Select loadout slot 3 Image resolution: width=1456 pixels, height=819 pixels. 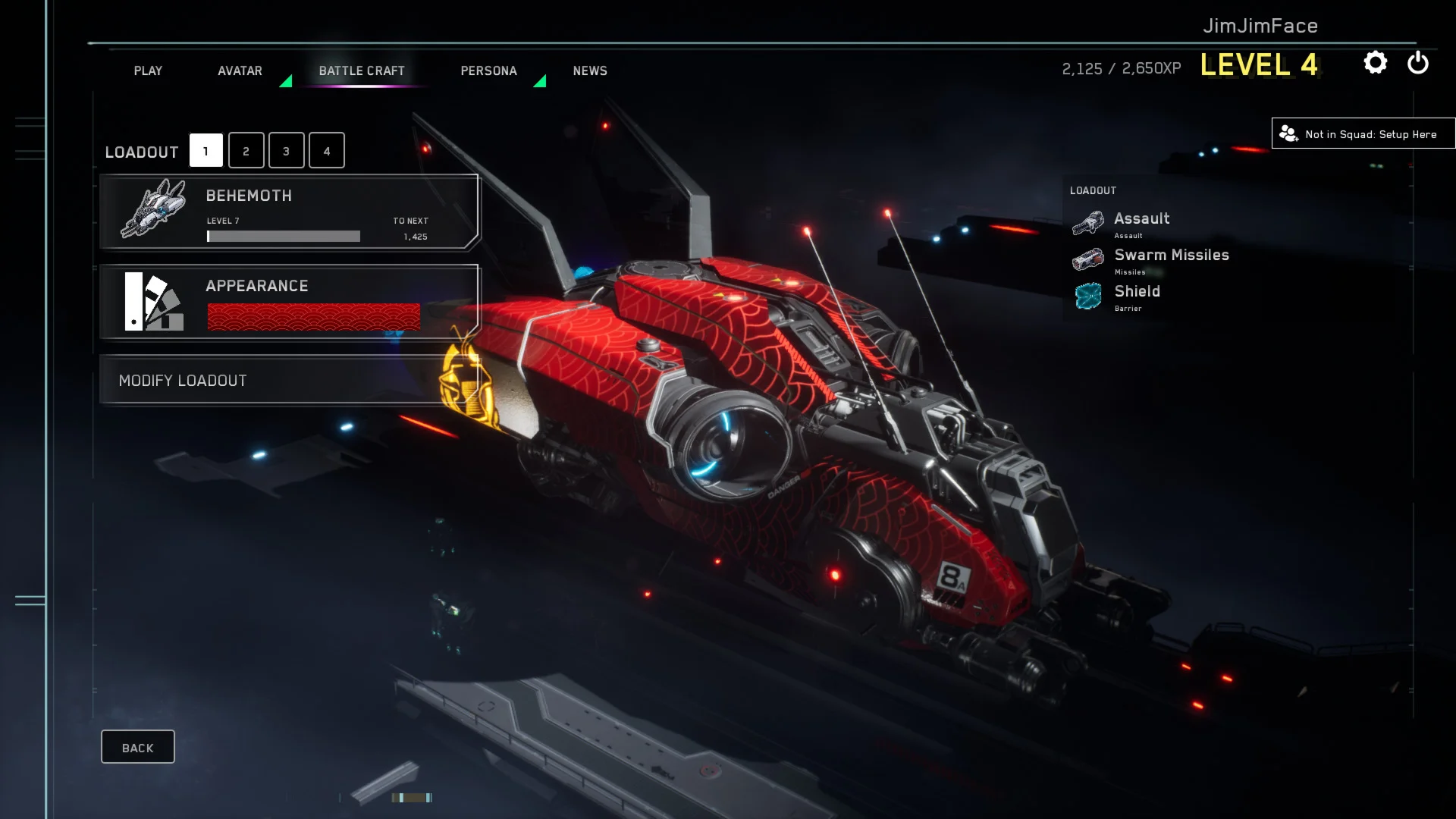(x=286, y=151)
